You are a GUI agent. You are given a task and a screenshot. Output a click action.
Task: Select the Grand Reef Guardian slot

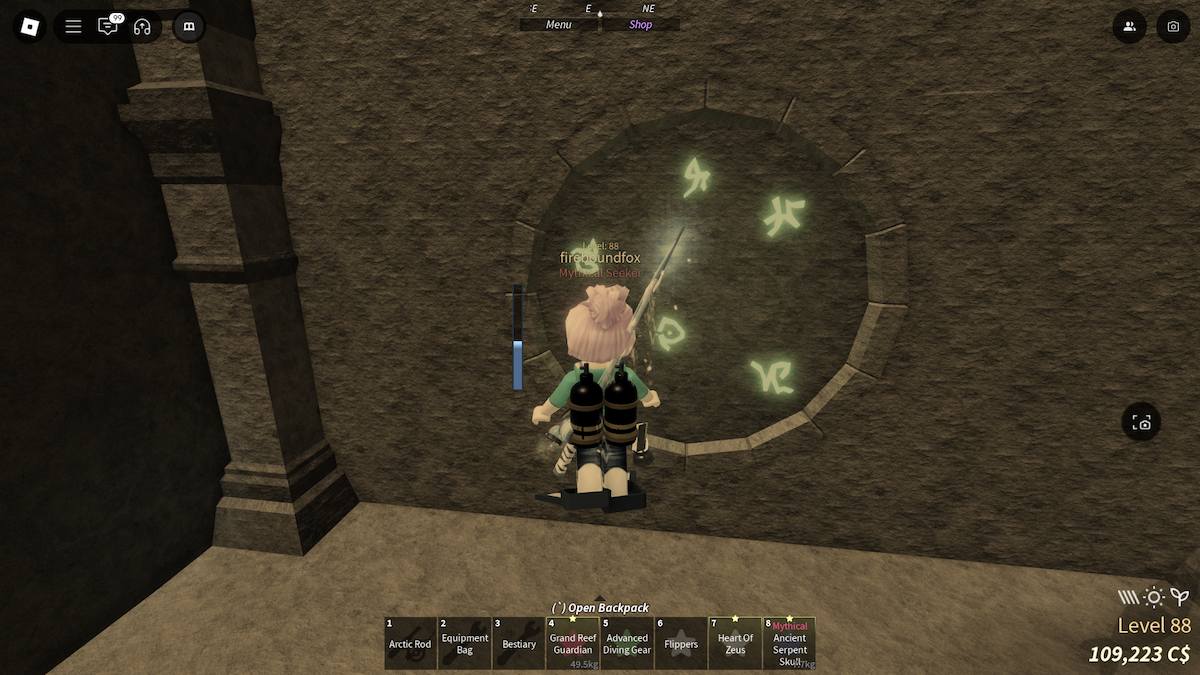(572, 643)
